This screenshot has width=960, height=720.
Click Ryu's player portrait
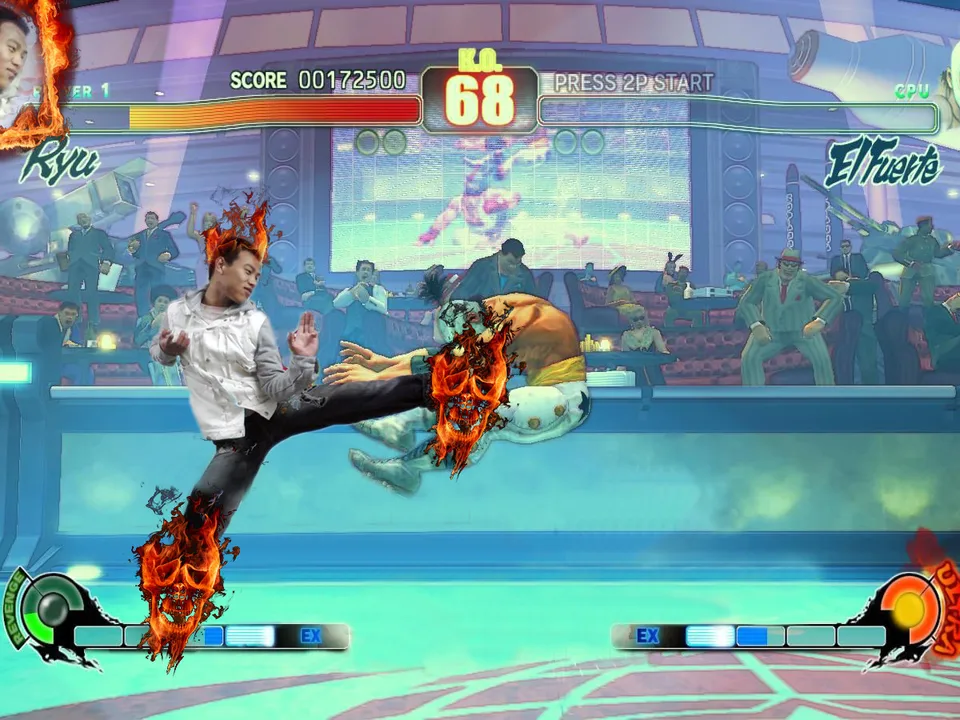[x=28, y=62]
